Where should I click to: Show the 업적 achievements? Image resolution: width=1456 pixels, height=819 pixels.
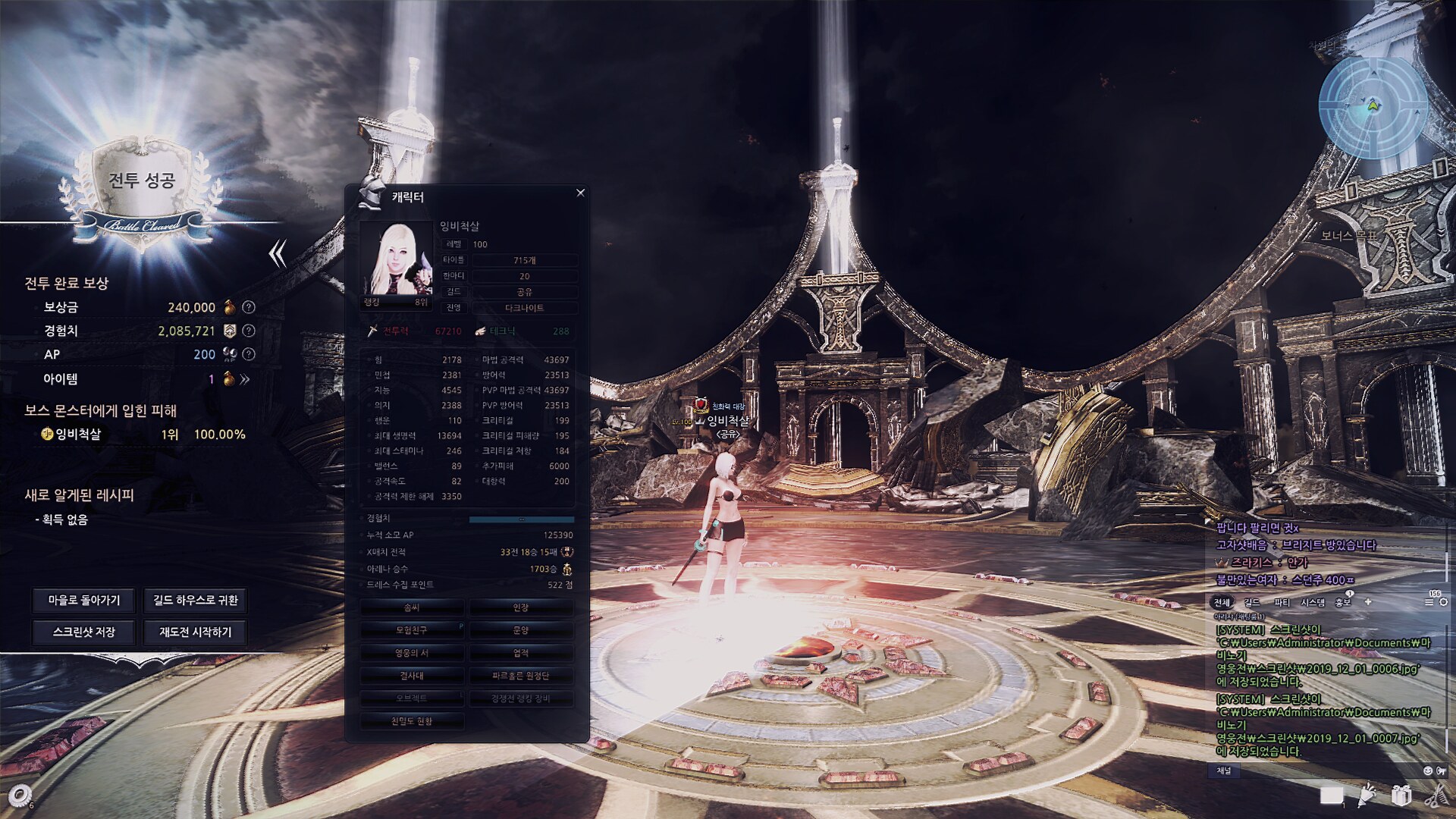click(521, 653)
